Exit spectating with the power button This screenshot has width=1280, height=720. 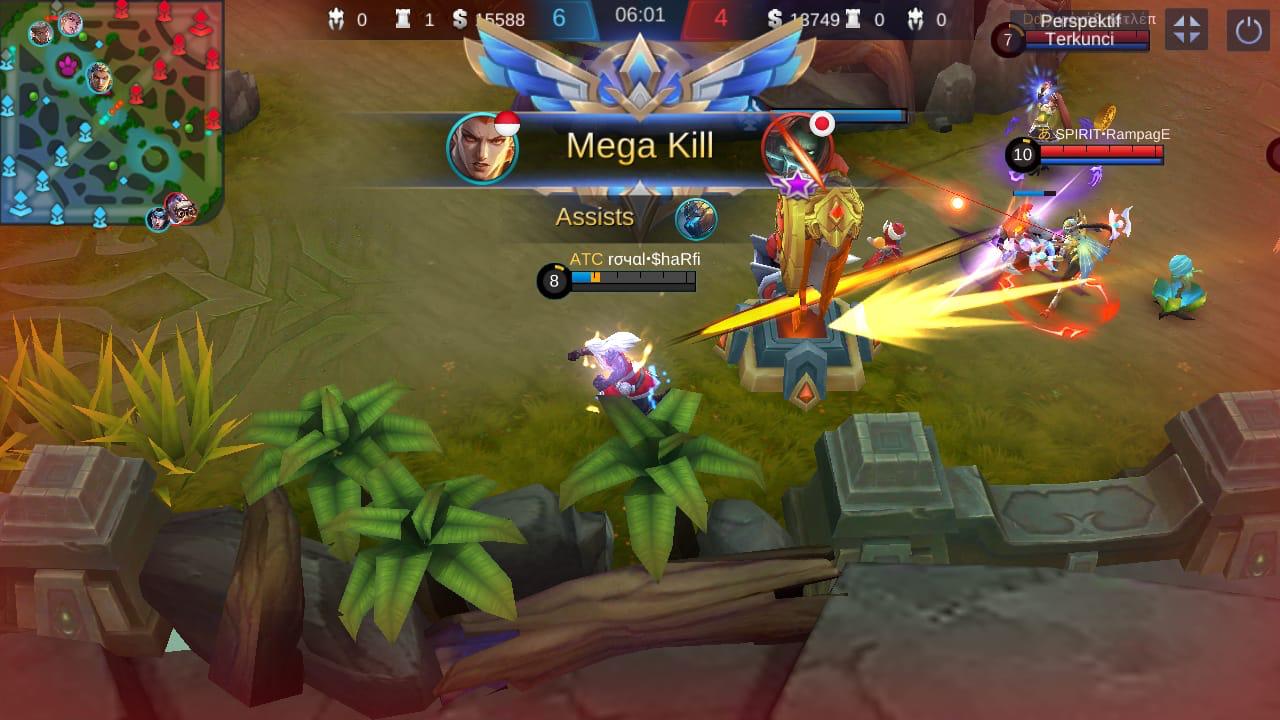click(x=1249, y=30)
